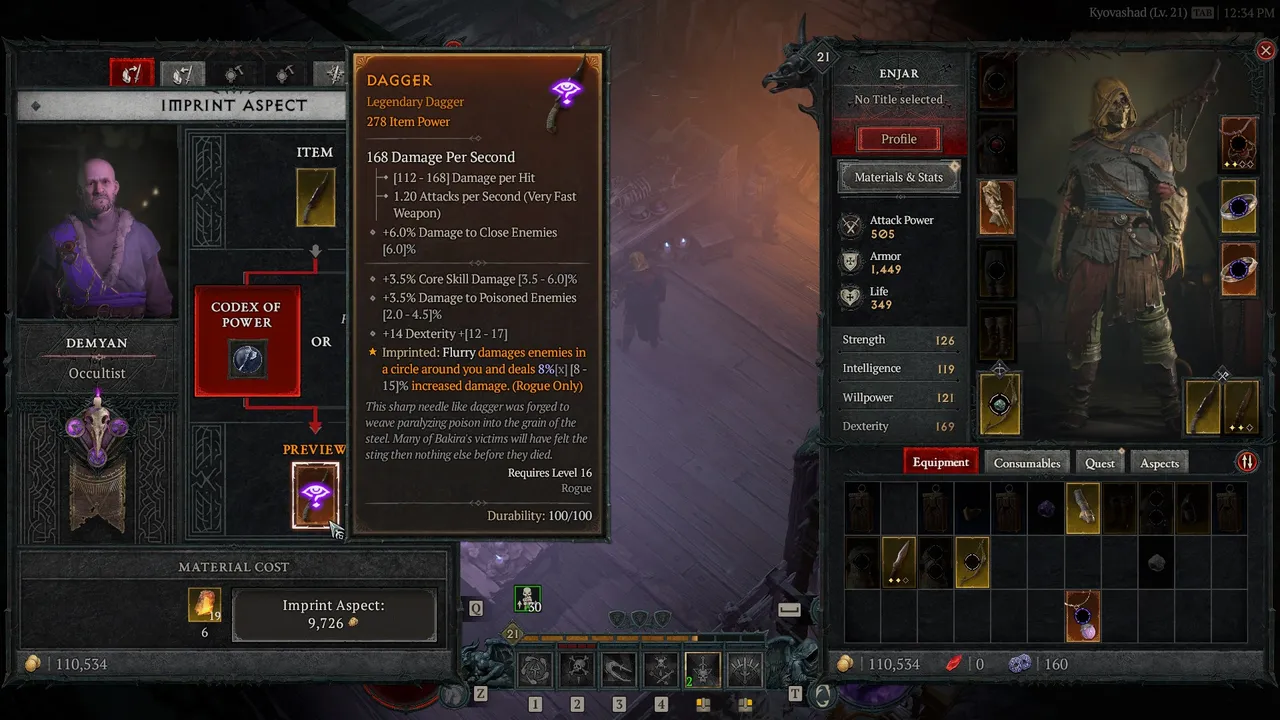Screen dimensions: 1280x720
Task: Click the Preview result dagger slot
Action: point(315,495)
